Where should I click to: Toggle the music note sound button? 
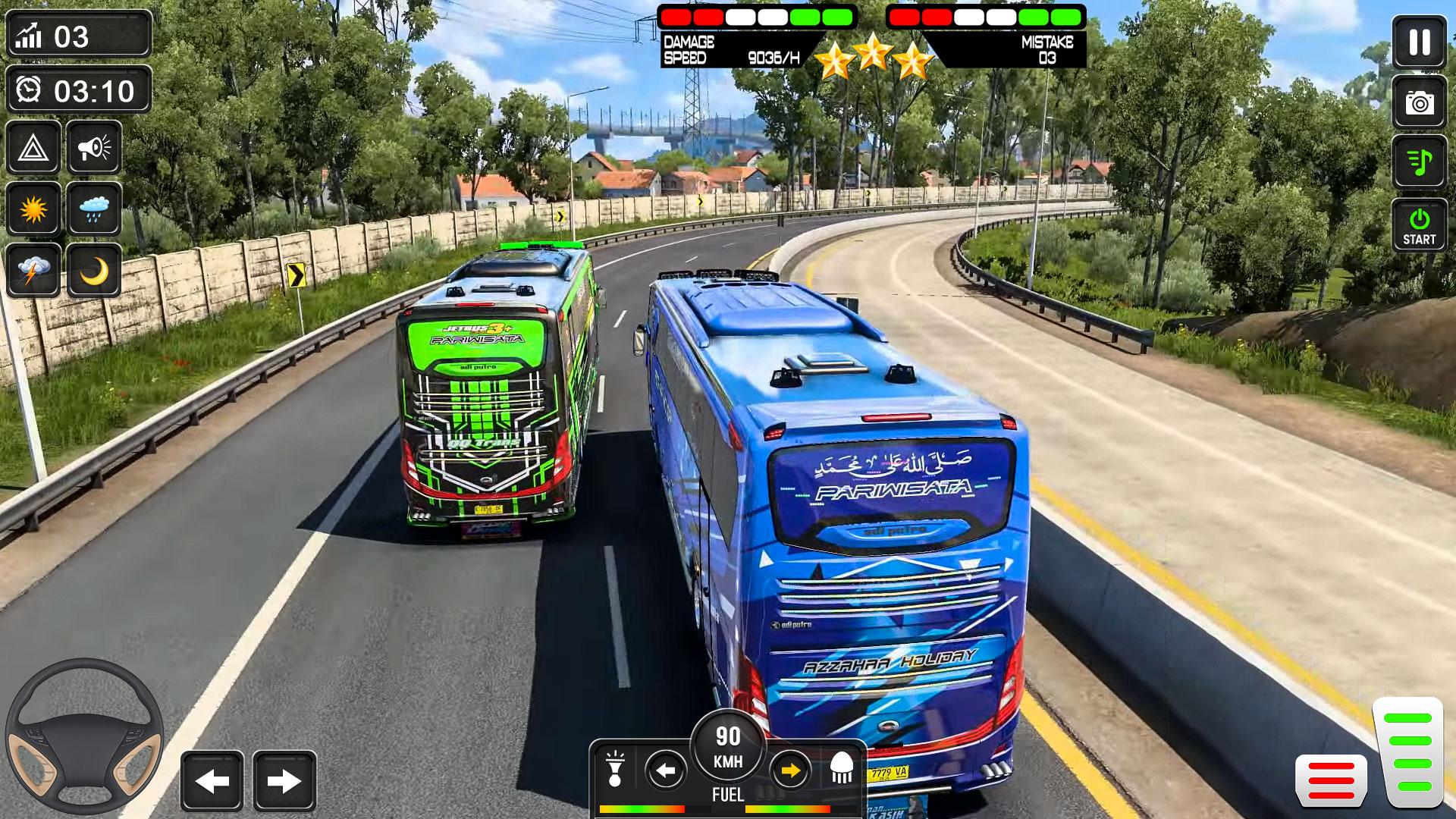tap(1419, 162)
